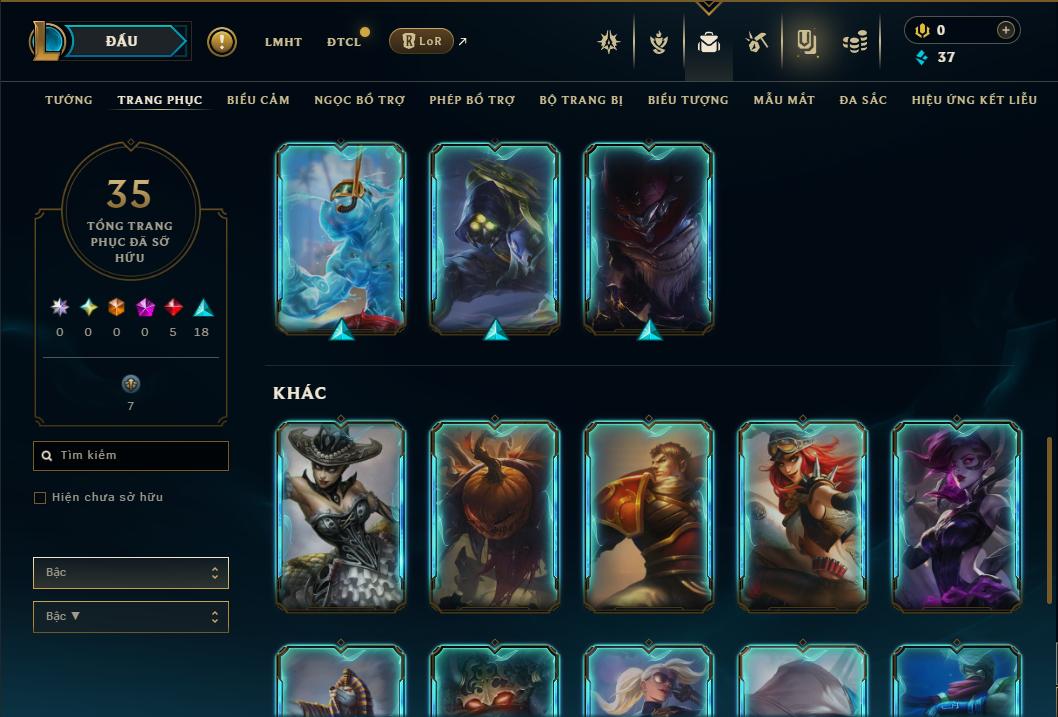The height and width of the screenshot is (717, 1058).
Task: Switch to the ĐA SẮC tab
Action: point(863,100)
